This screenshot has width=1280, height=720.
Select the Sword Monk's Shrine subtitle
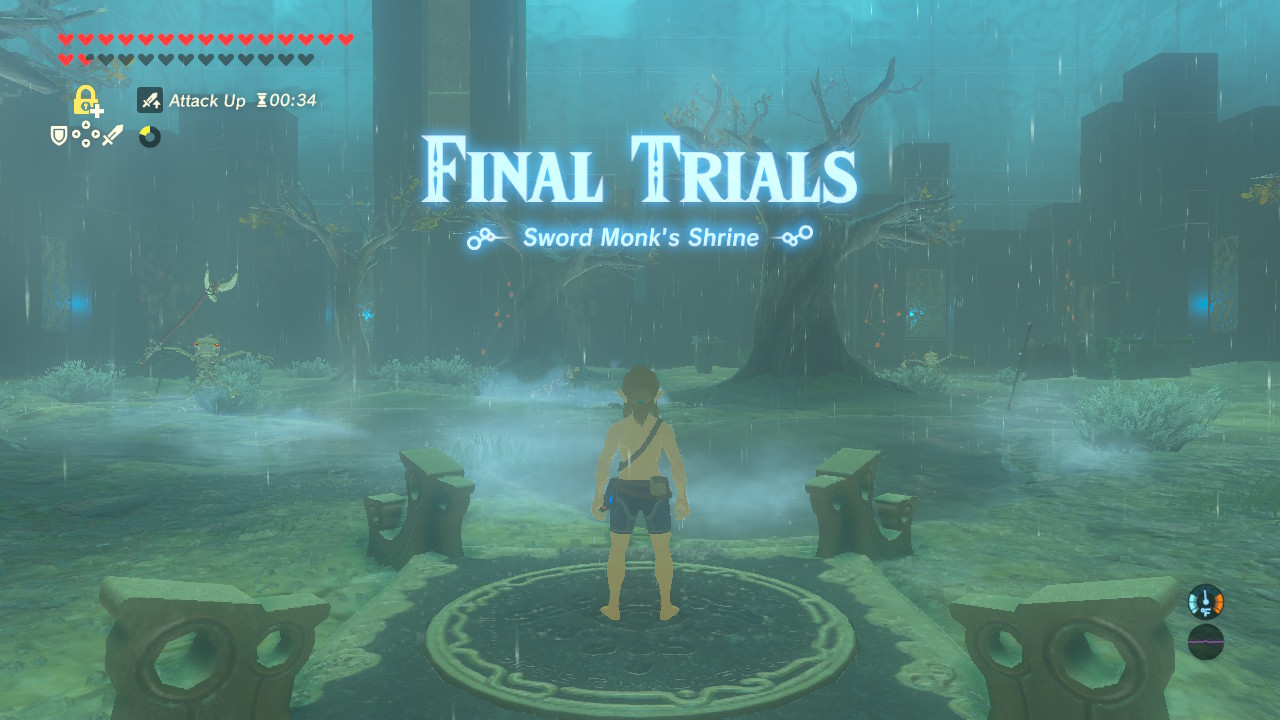[640, 238]
